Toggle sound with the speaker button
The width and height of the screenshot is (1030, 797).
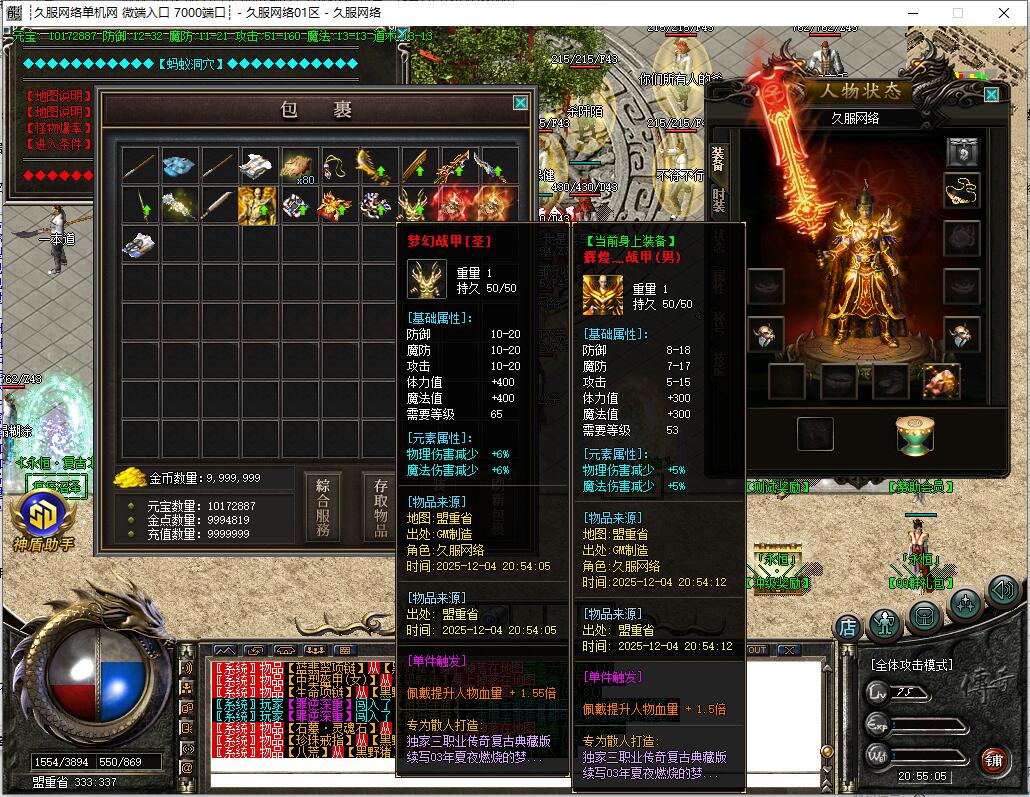[x=1003, y=591]
